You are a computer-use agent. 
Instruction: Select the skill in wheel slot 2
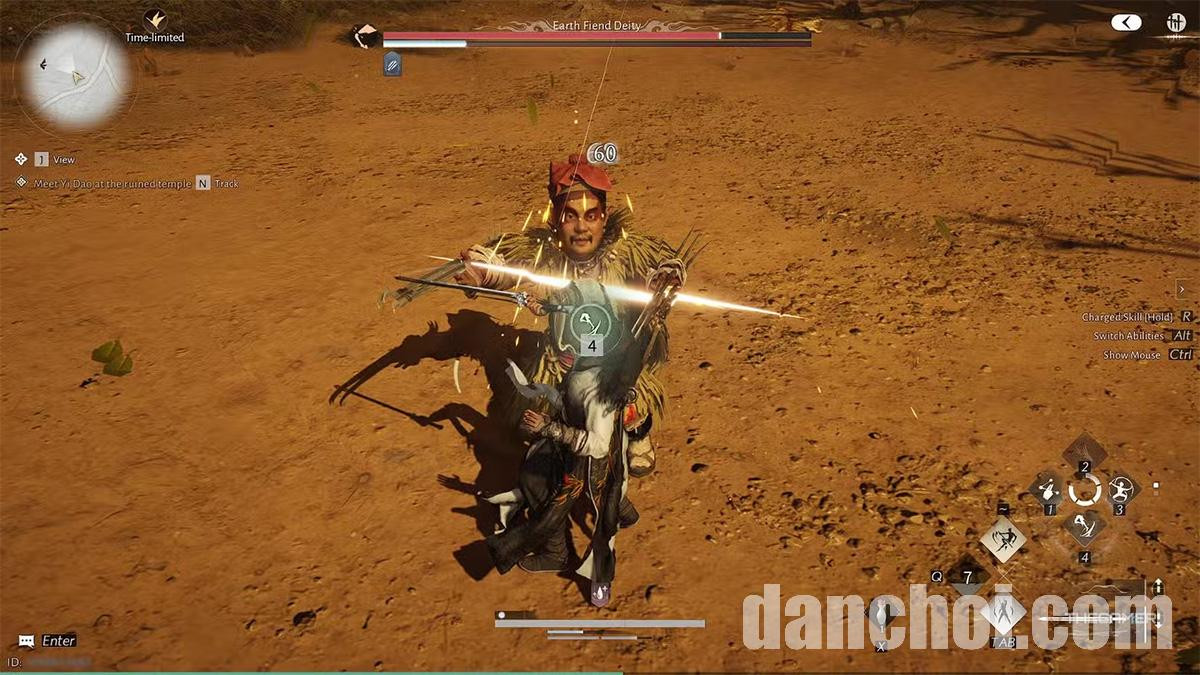tap(1084, 452)
